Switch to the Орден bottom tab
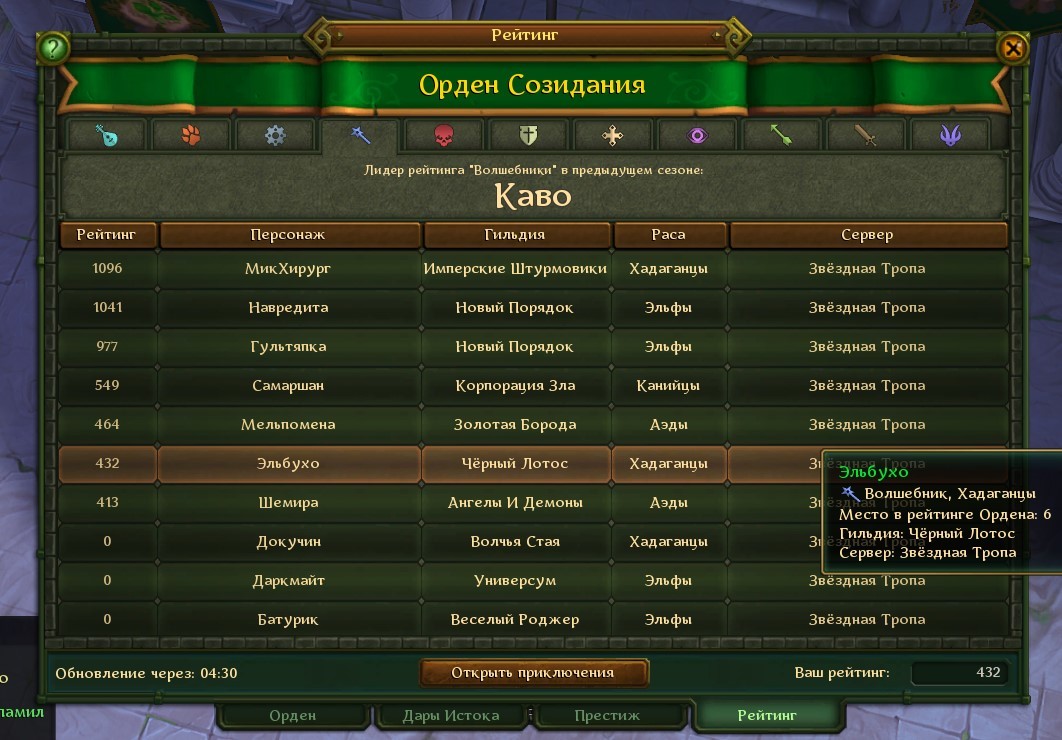 [x=292, y=715]
